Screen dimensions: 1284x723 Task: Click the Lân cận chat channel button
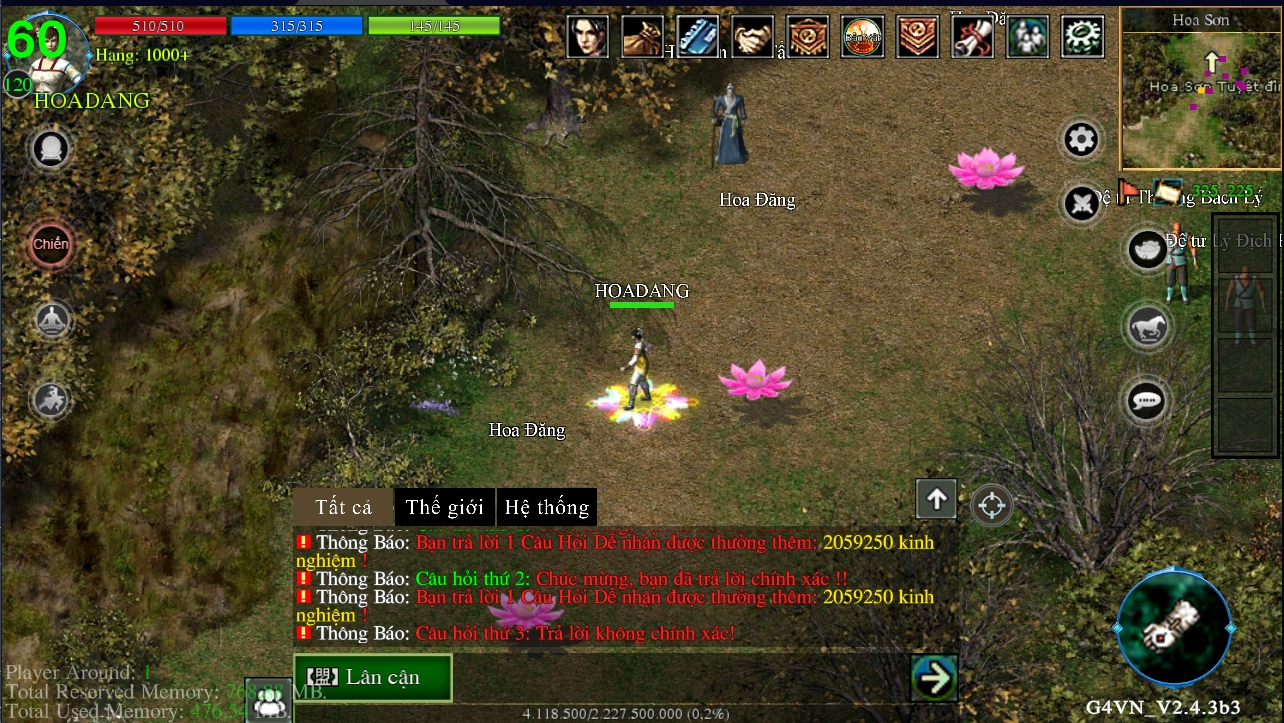click(372, 678)
